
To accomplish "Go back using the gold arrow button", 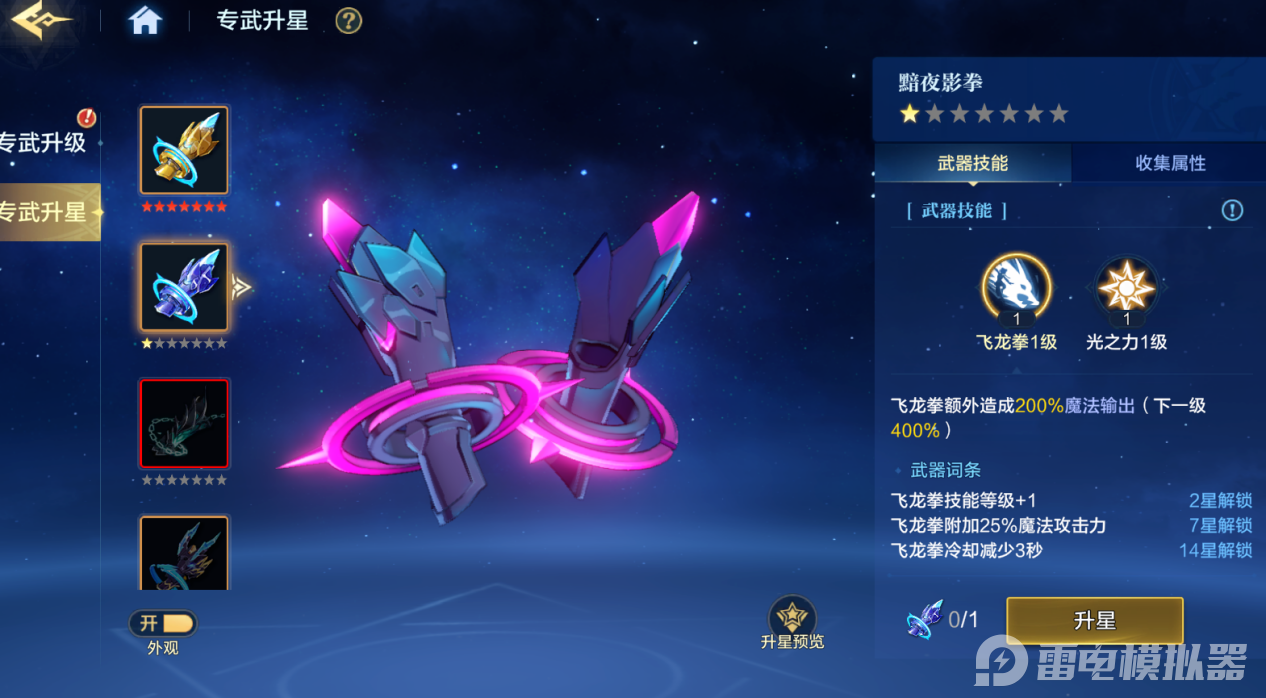I will [42, 20].
